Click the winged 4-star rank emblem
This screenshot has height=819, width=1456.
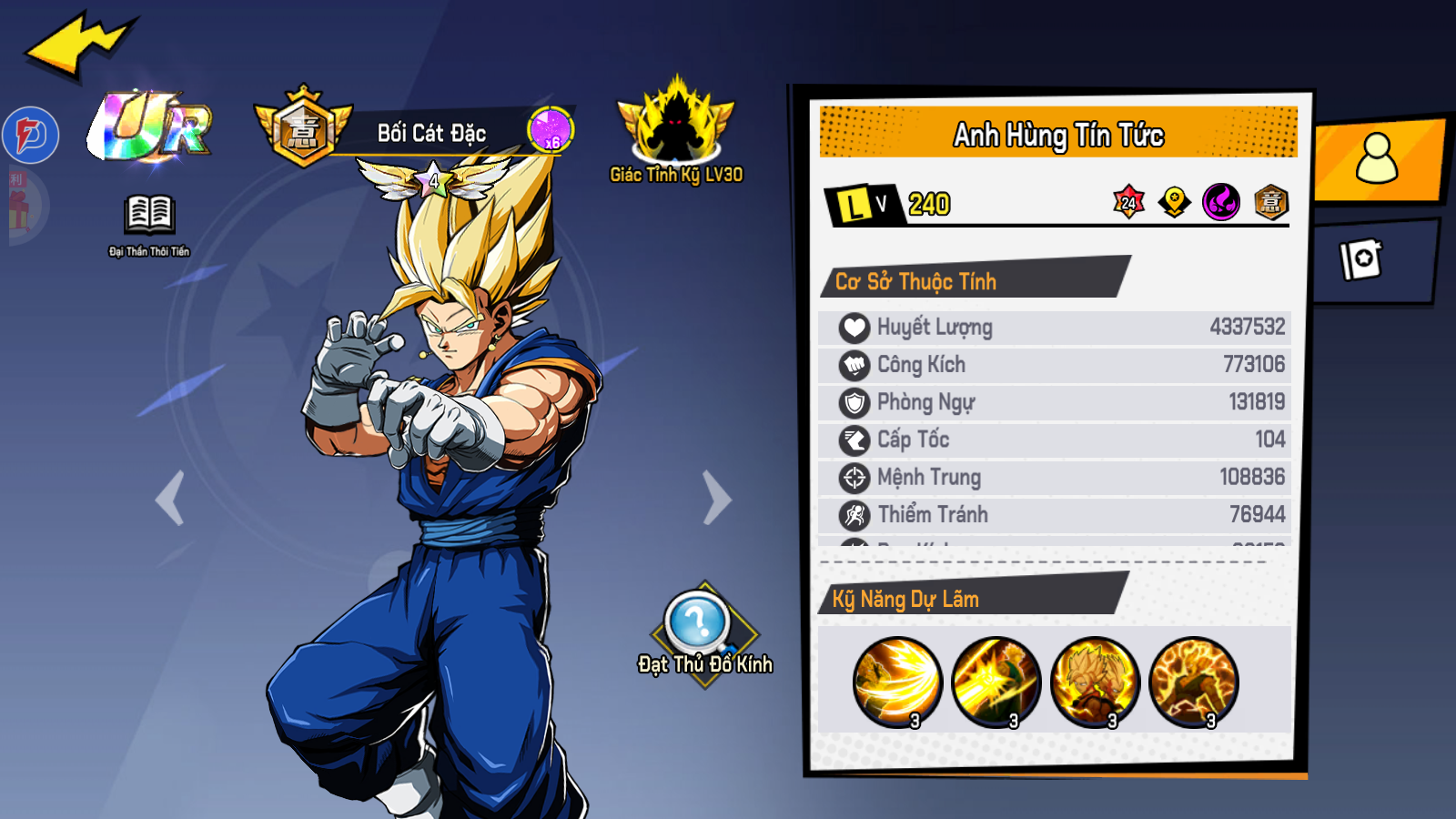[434, 179]
